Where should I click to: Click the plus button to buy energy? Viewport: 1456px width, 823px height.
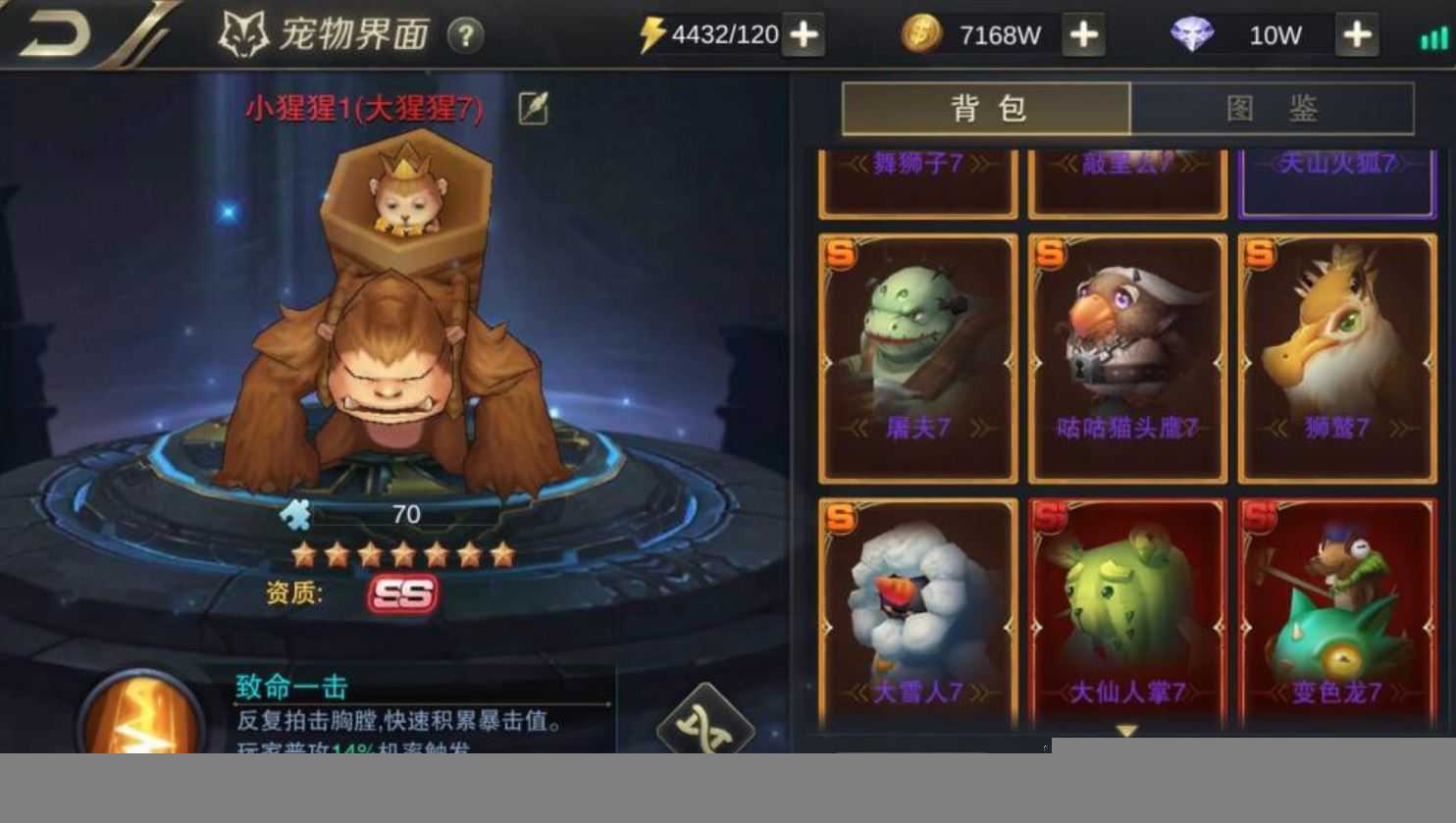(805, 32)
